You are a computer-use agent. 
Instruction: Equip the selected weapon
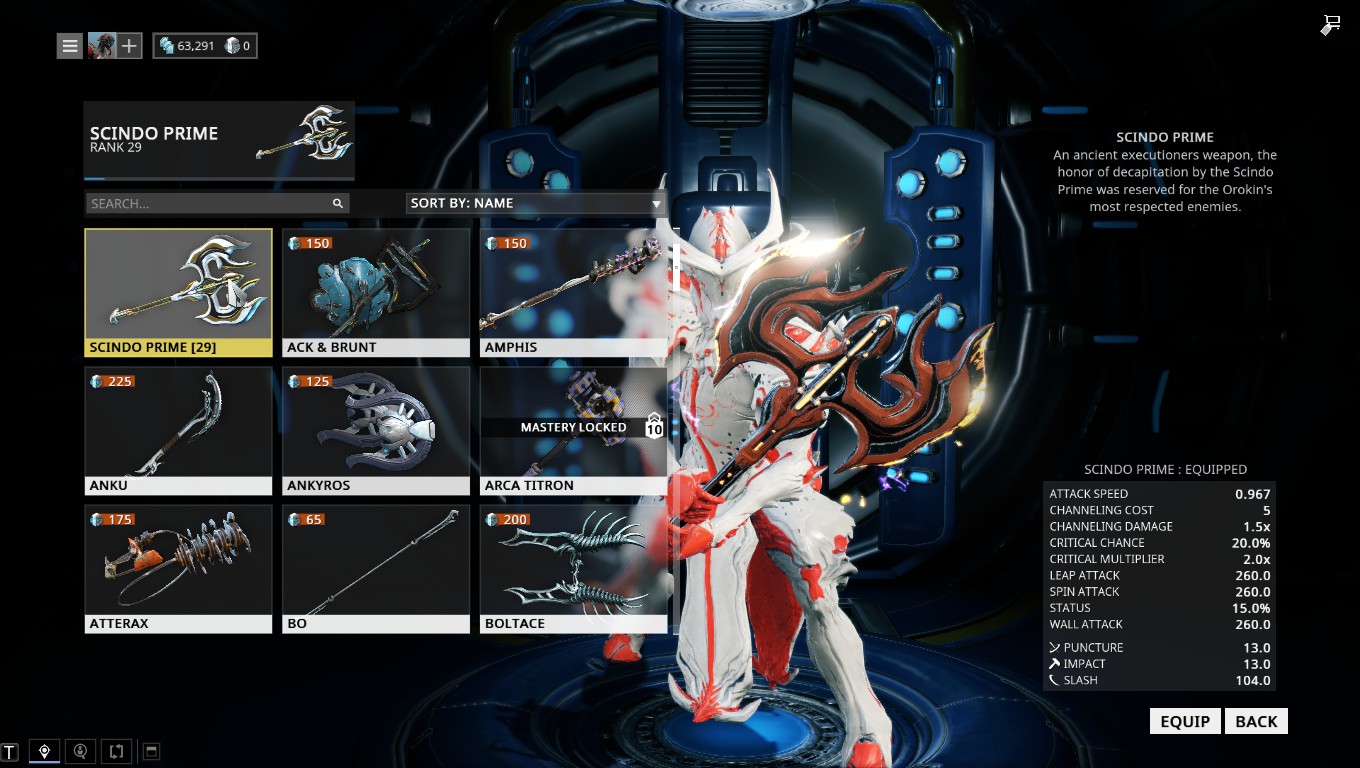pyautogui.click(x=1185, y=721)
